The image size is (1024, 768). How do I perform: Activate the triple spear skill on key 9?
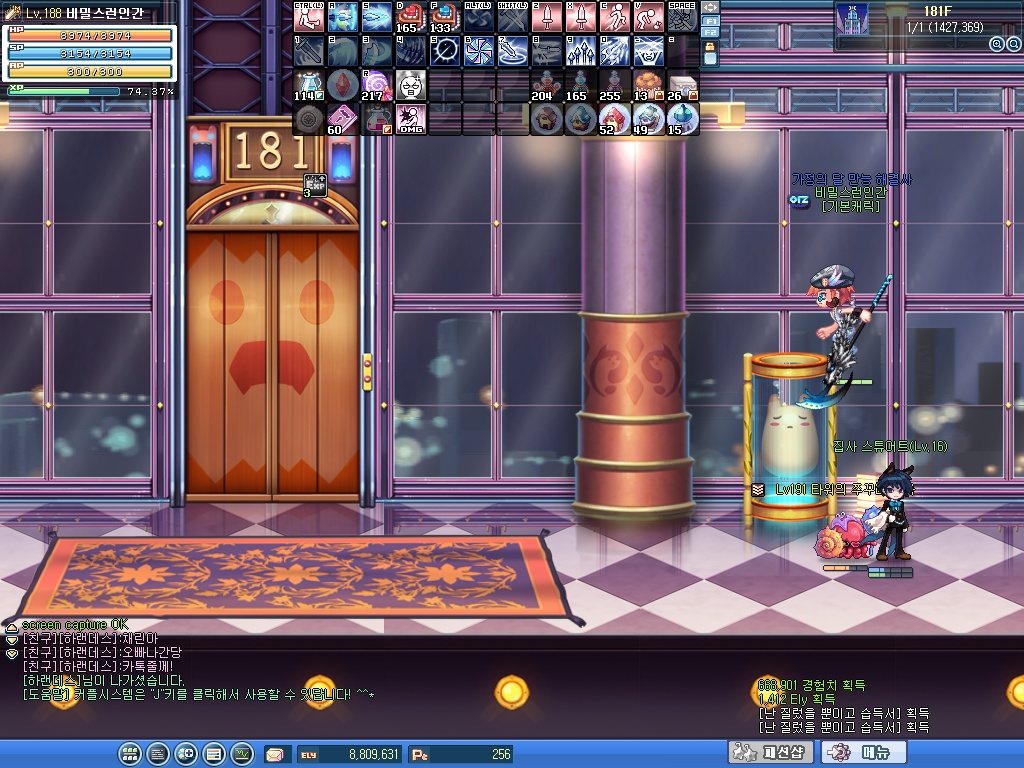(x=580, y=51)
